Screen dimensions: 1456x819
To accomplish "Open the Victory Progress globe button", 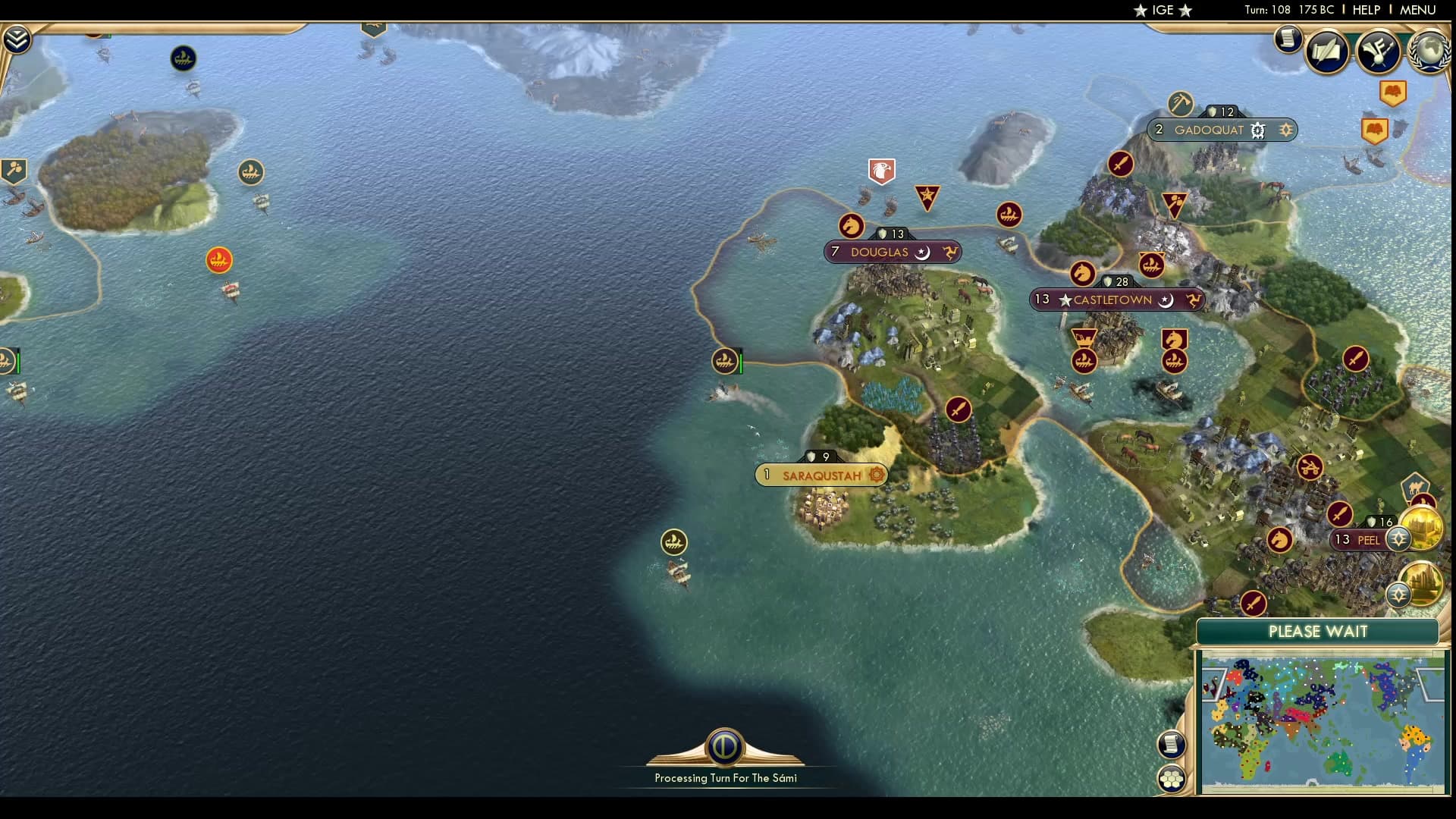I will pyautogui.click(x=1427, y=52).
